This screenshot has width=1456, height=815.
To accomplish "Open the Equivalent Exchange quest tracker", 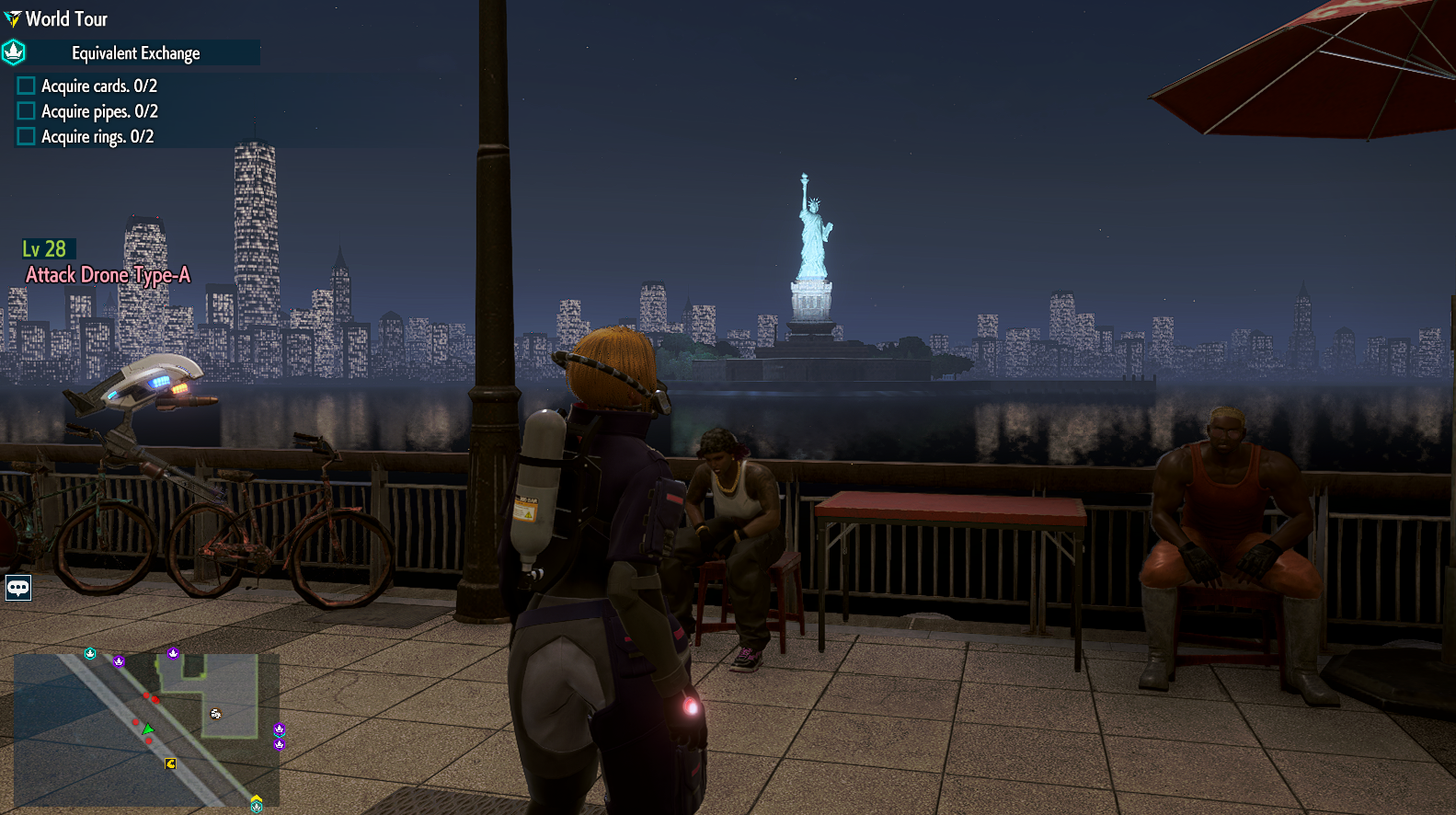I will (136, 53).
